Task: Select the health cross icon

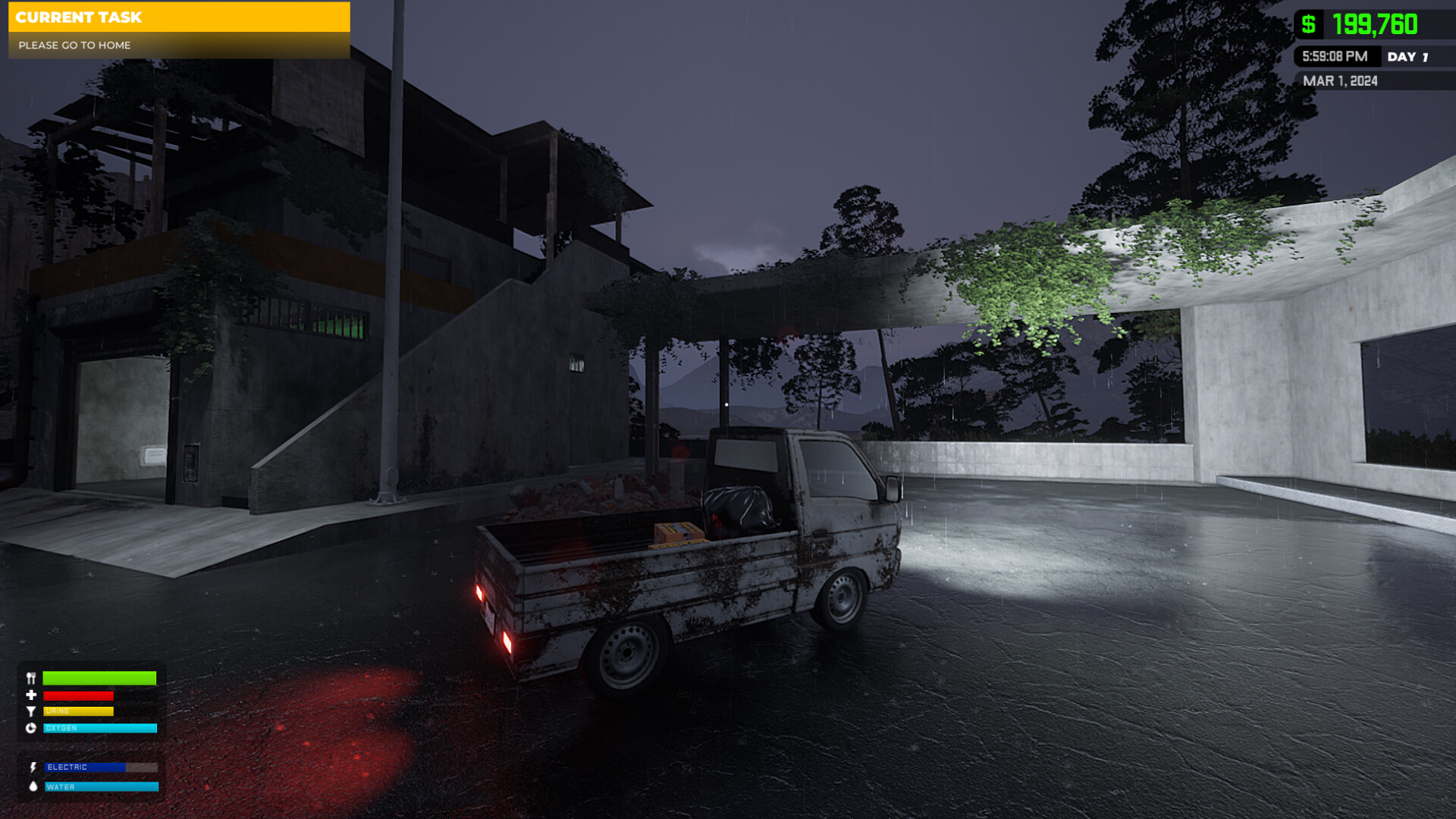Action: tap(31, 695)
